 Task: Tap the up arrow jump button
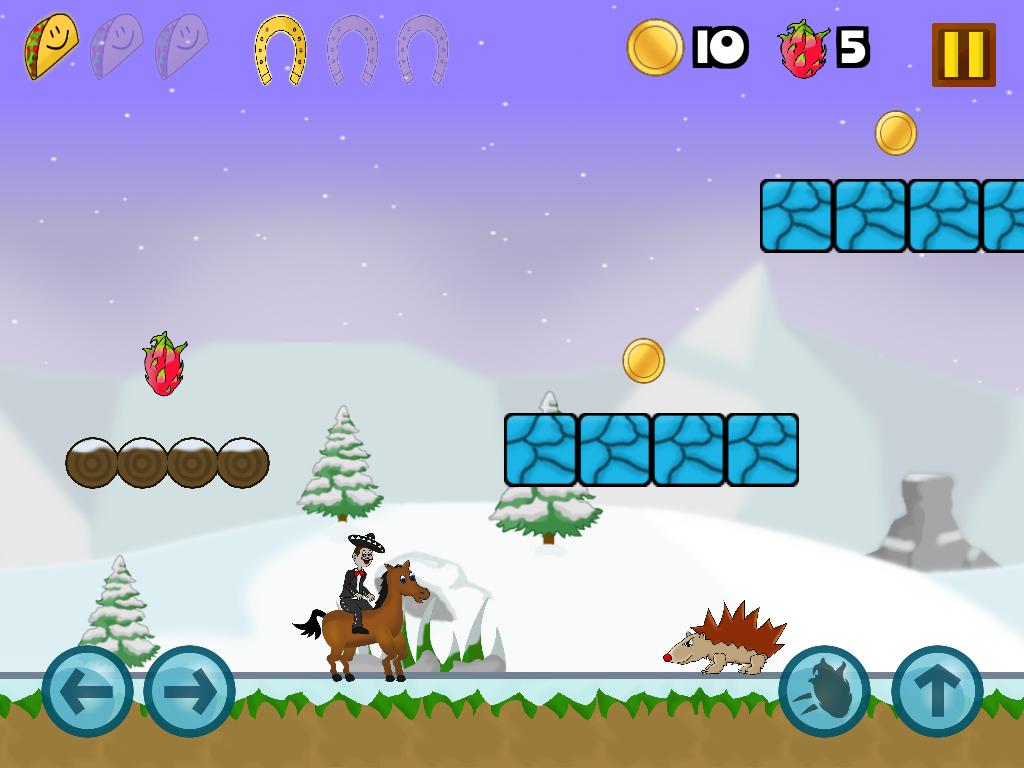coord(936,691)
